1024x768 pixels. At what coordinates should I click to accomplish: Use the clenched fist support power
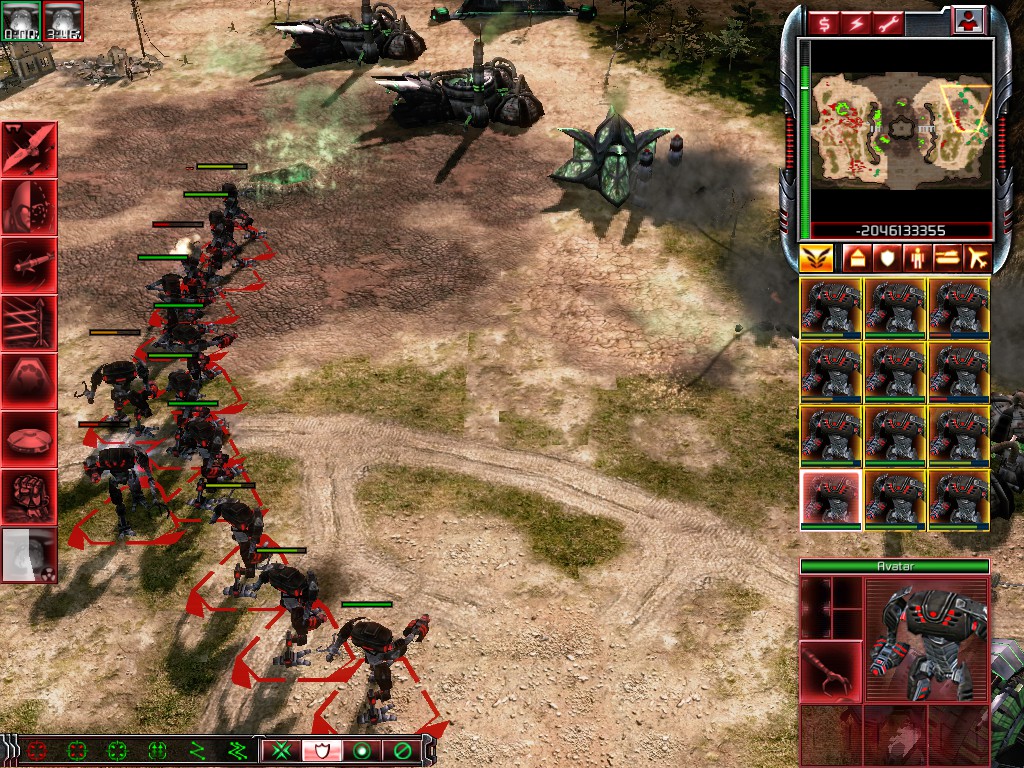point(29,496)
